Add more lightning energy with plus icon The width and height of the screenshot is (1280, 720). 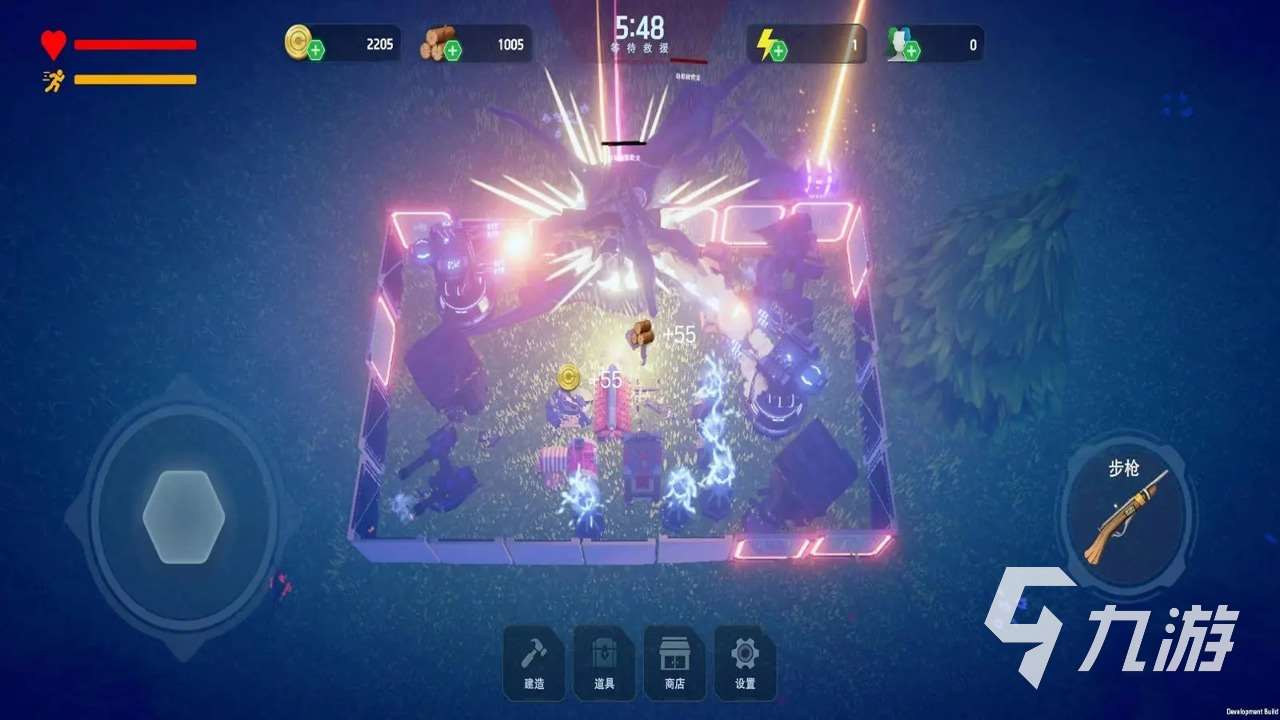778,50
